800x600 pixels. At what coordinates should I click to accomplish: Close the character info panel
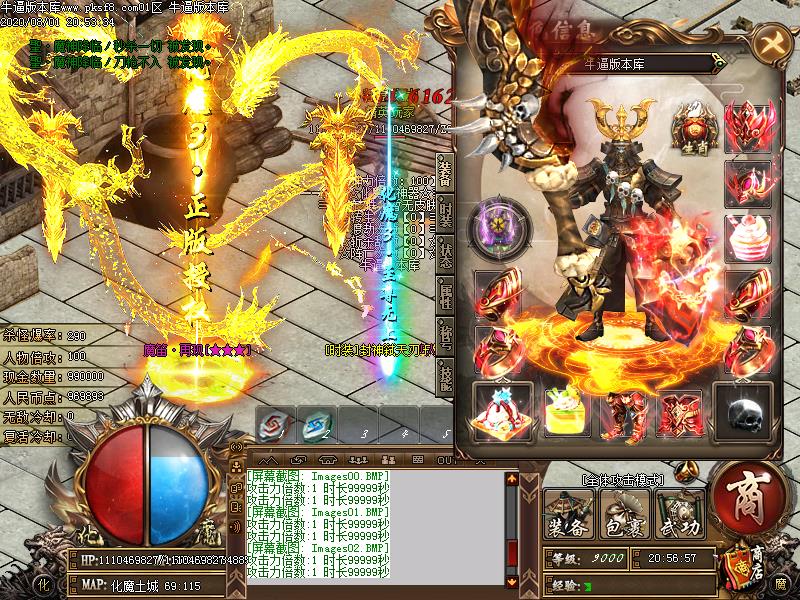pyautogui.click(x=772, y=44)
